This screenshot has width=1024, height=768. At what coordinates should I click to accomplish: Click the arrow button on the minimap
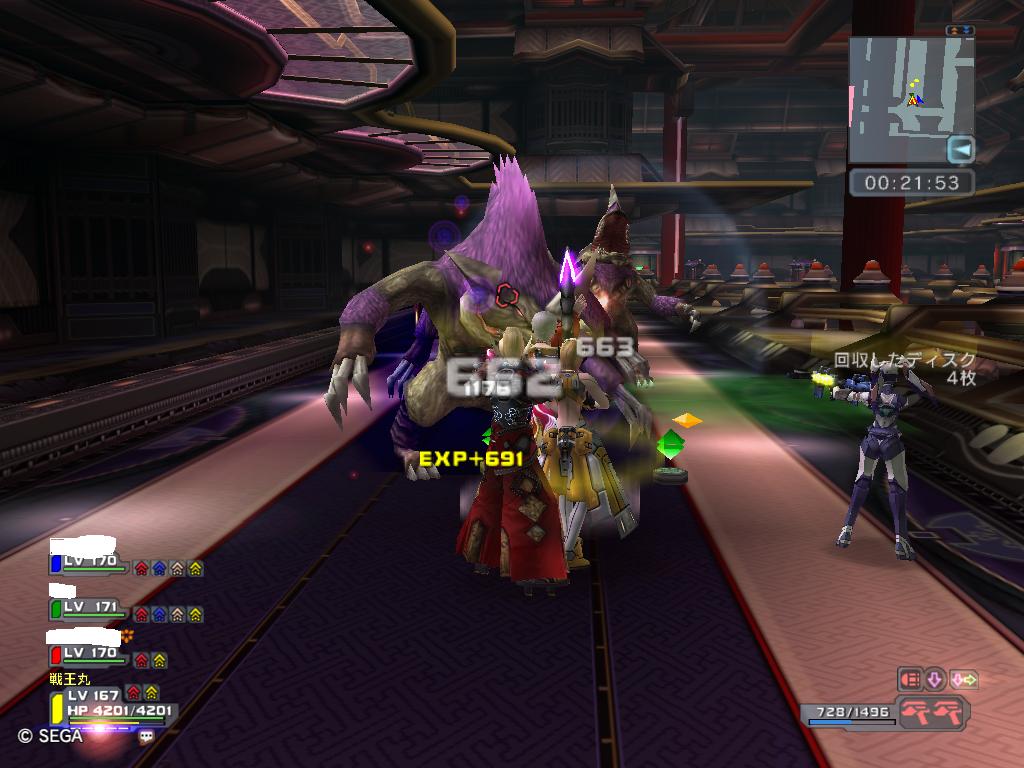pyautogui.click(x=961, y=150)
